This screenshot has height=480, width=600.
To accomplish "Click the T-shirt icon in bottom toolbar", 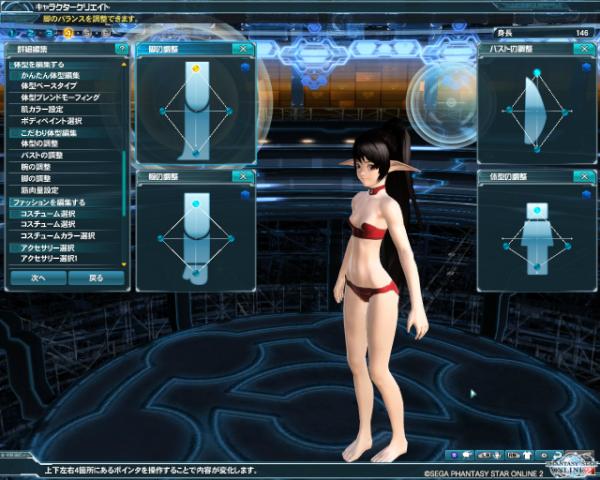I will pos(527,455).
